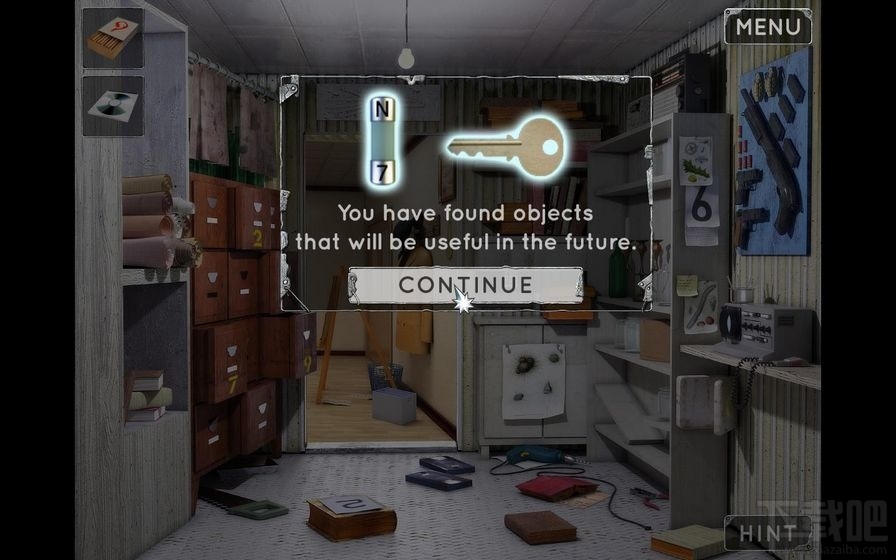The image size is (896, 560).
Task: Use the HINT button
Action: click(768, 532)
